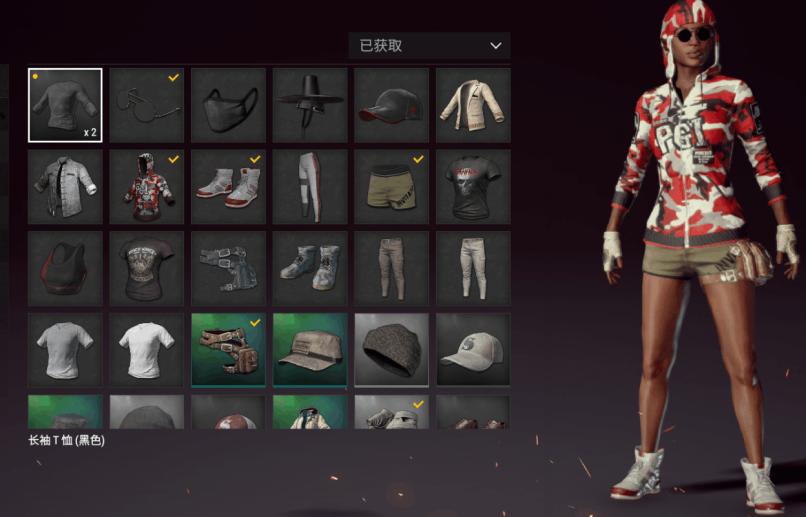Select the gray-blue boots
806x517 pixels.
coord(311,269)
